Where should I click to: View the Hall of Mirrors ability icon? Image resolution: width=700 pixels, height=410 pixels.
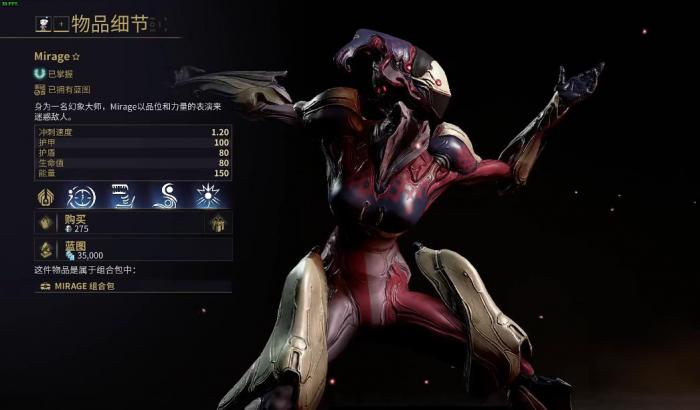click(x=82, y=195)
